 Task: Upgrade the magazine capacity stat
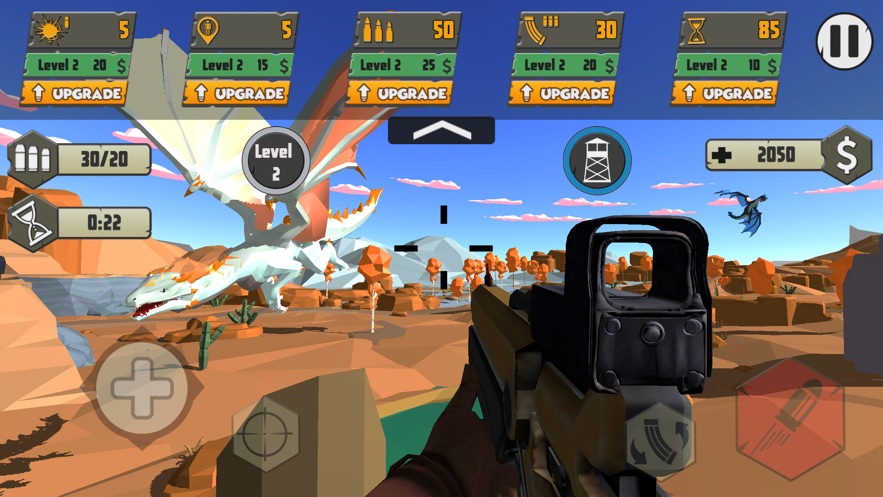pyautogui.click(x=564, y=94)
